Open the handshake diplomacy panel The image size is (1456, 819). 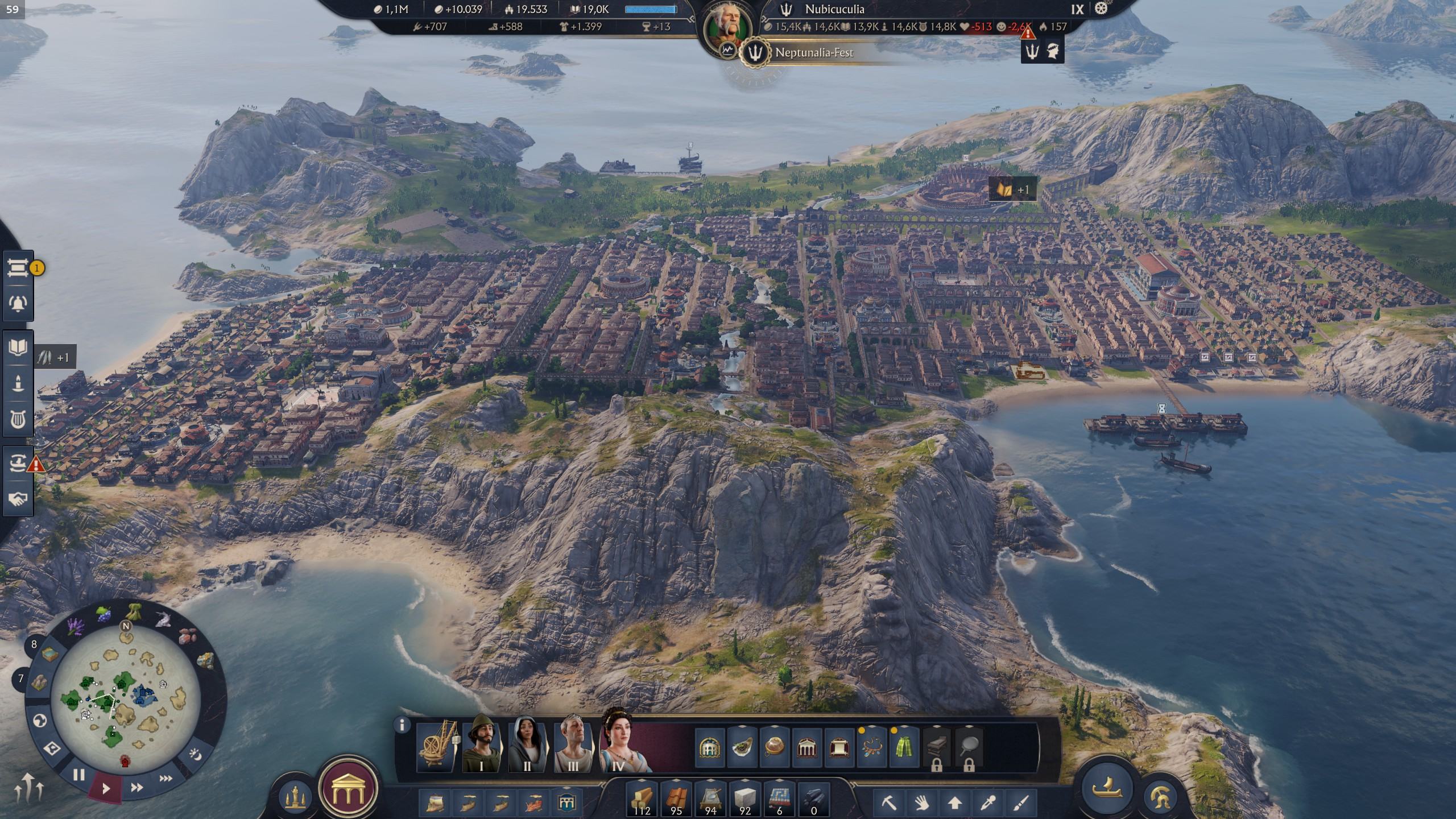(x=18, y=499)
